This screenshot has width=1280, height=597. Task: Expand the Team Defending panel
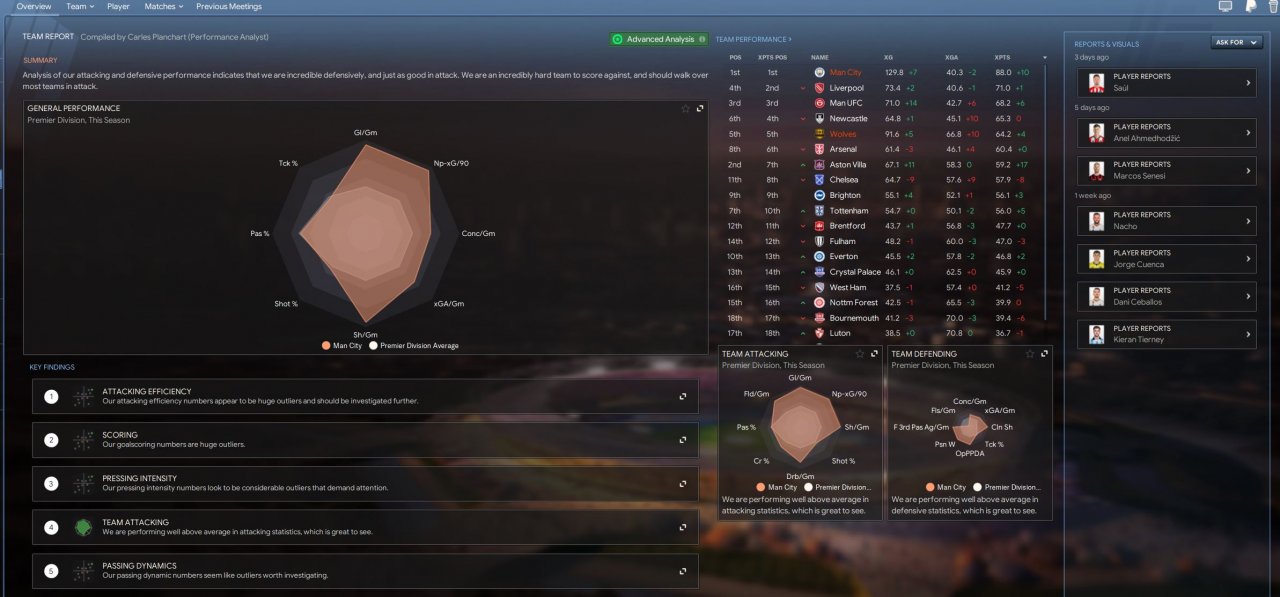point(1045,353)
